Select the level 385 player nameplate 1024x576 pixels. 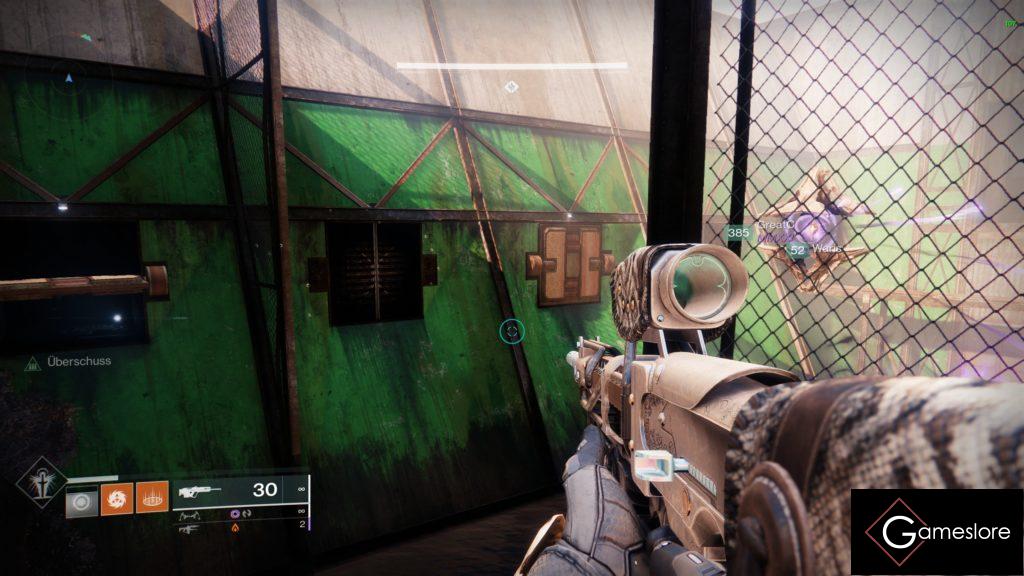760,231
